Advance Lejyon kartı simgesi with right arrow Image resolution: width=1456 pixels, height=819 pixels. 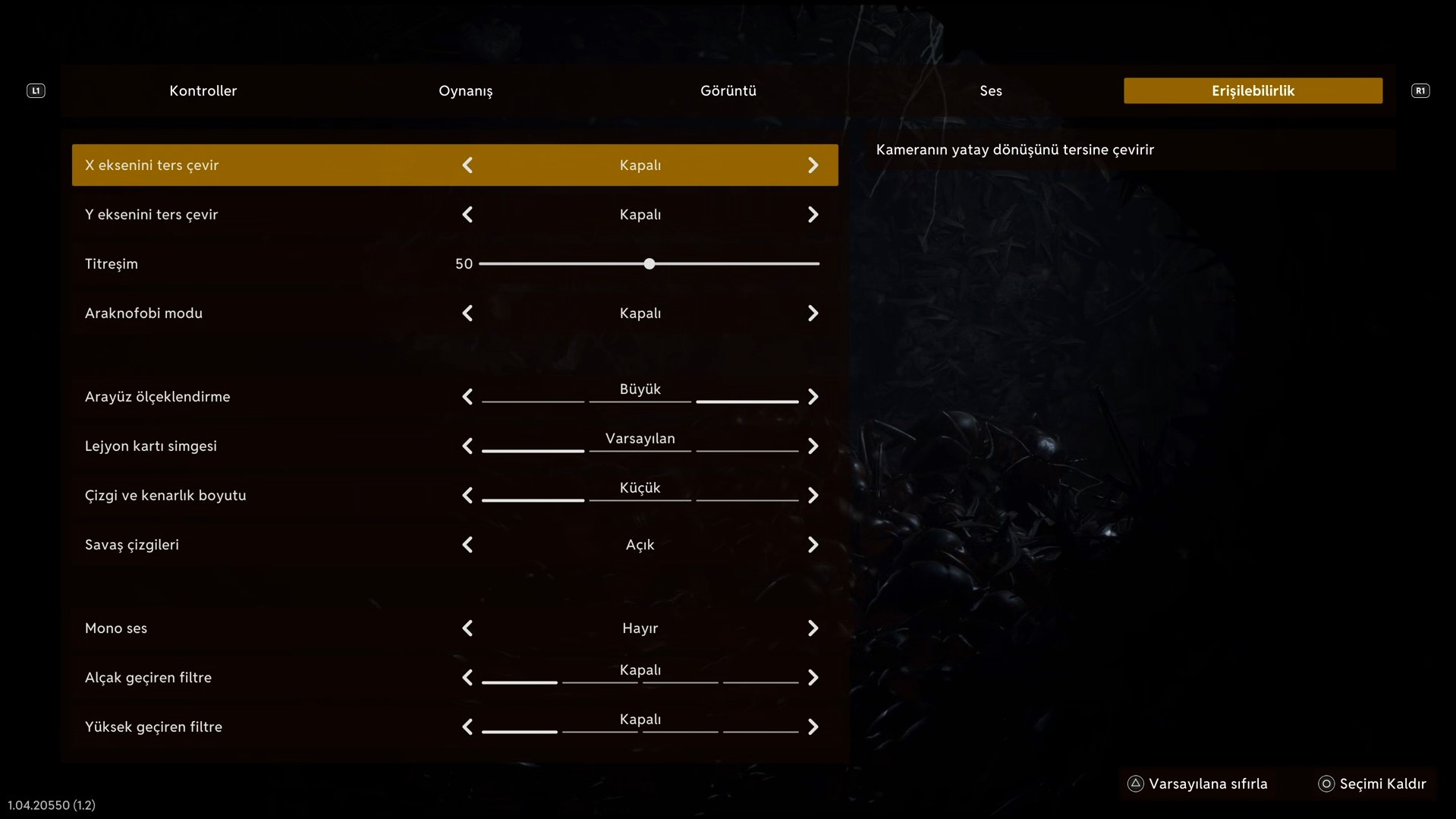point(813,446)
